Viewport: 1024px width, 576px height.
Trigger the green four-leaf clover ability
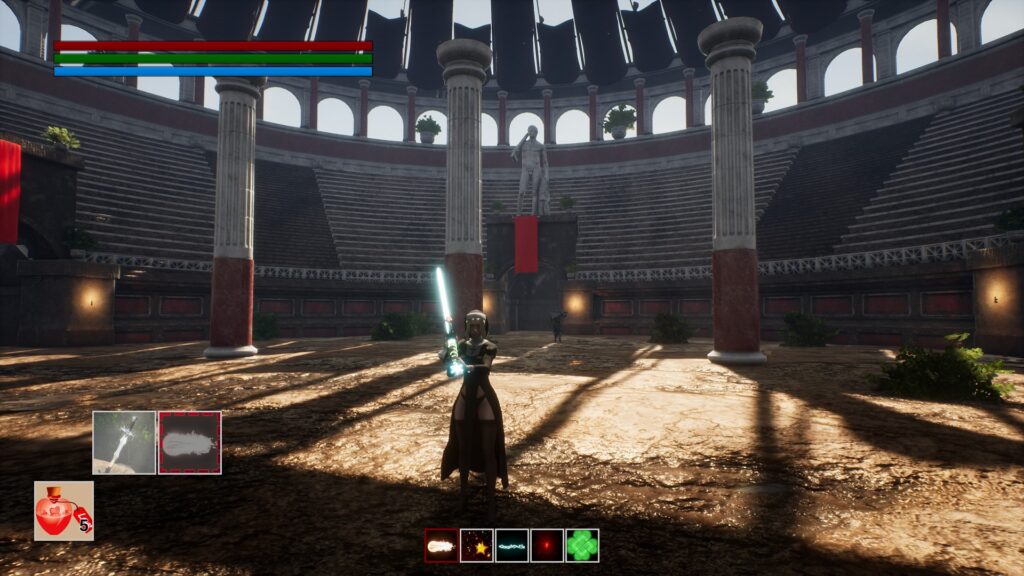[x=582, y=545]
